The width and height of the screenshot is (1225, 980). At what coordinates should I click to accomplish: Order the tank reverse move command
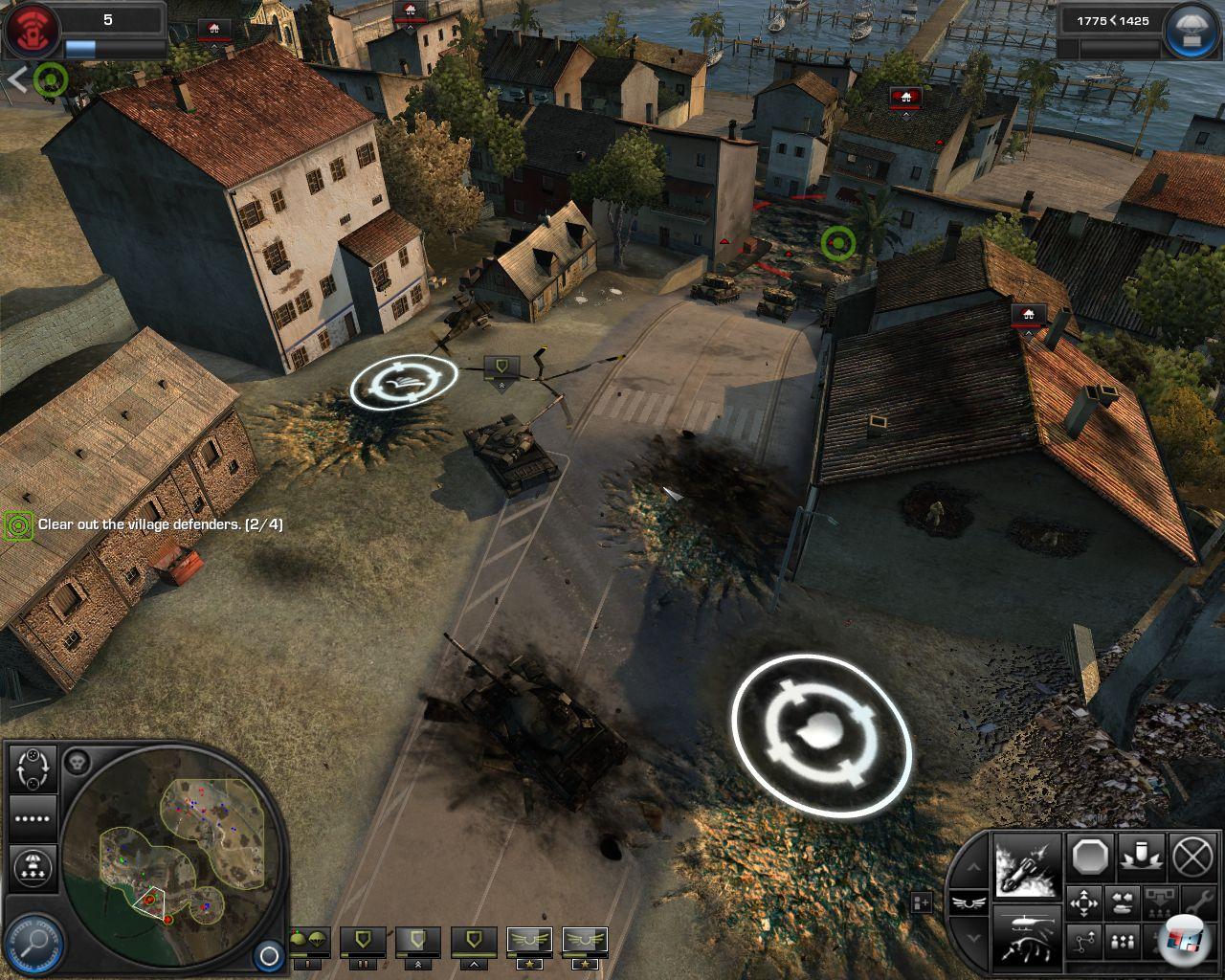[x=1121, y=902]
